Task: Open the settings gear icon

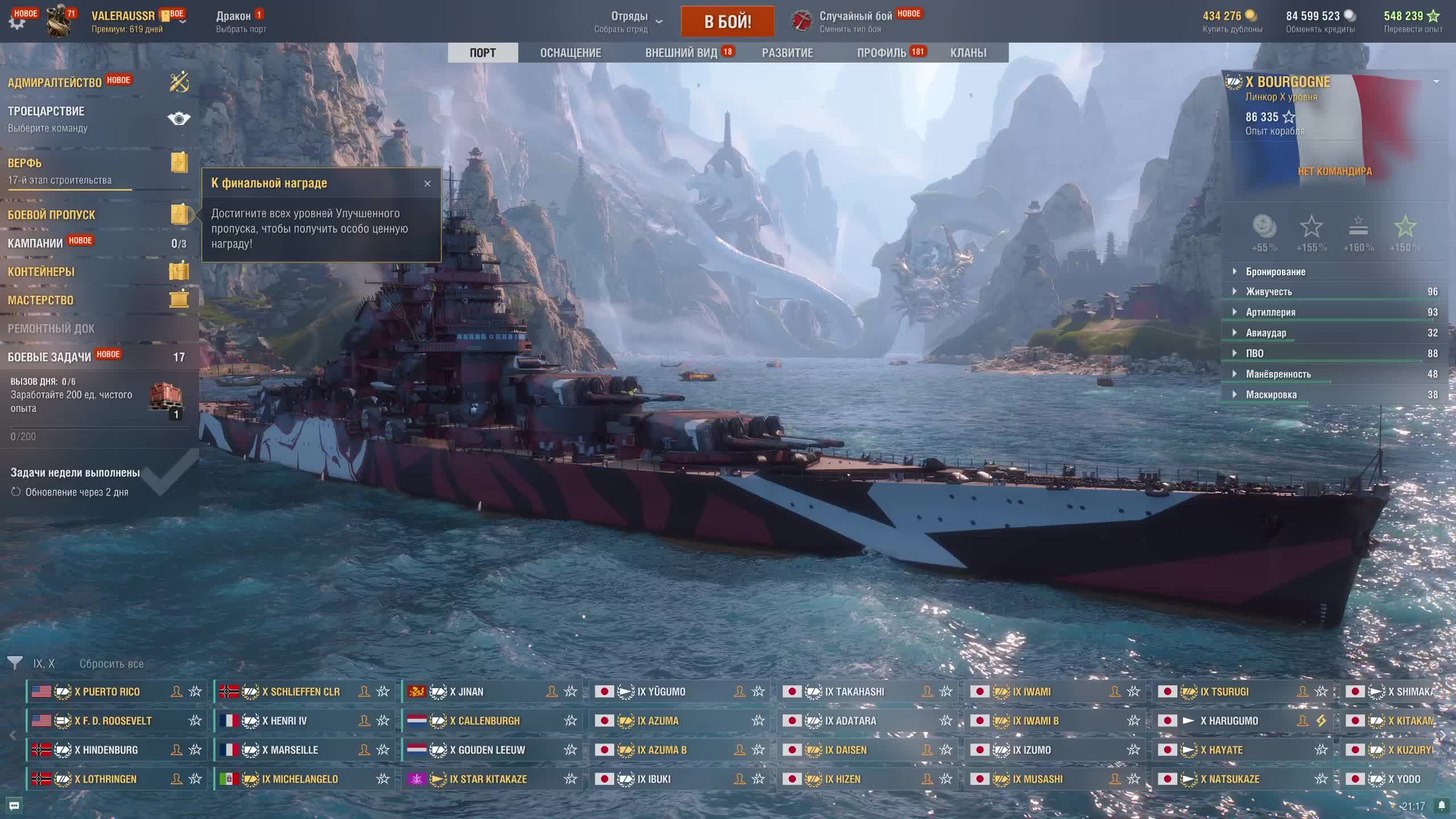Action: click(17, 23)
